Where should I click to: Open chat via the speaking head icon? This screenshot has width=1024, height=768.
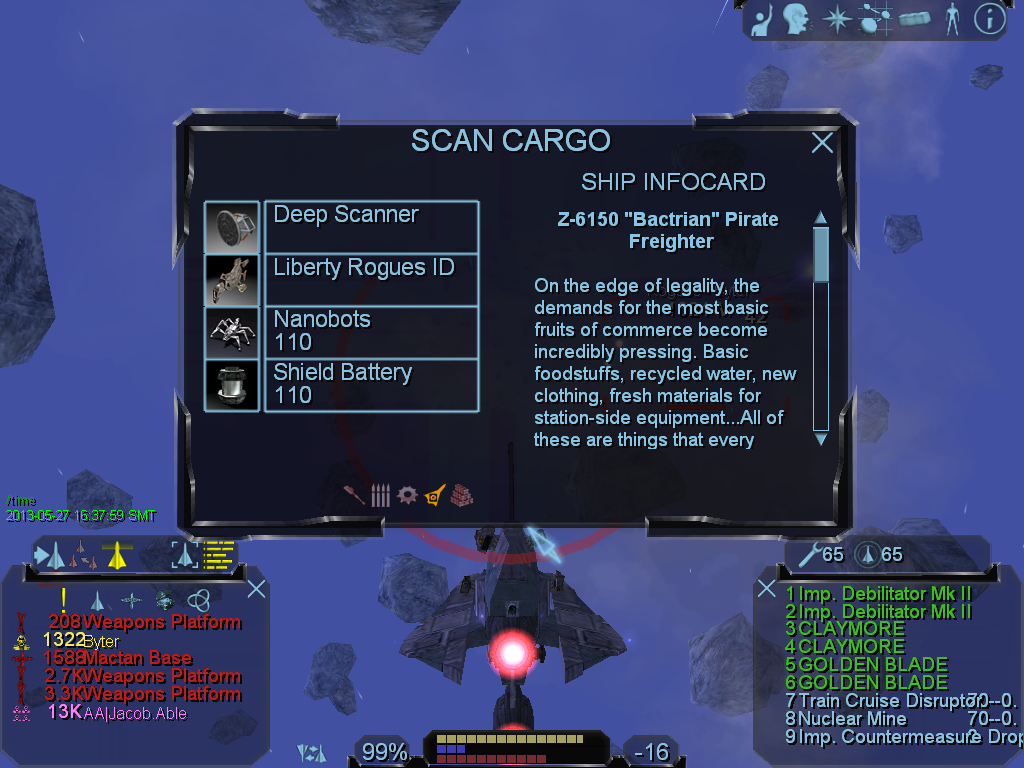tap(796, 19)
